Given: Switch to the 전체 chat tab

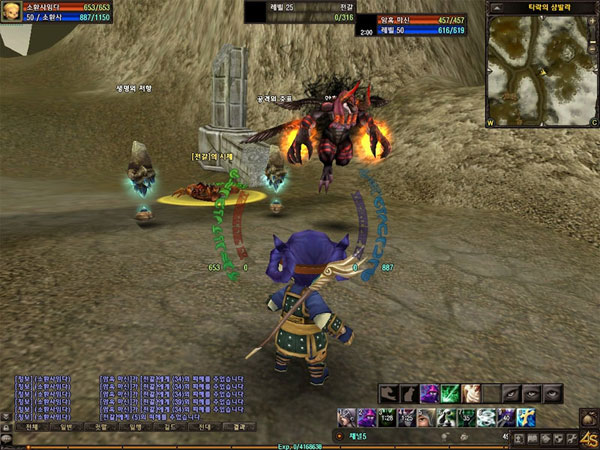Looking at the screenshot, I should [32, 426].
